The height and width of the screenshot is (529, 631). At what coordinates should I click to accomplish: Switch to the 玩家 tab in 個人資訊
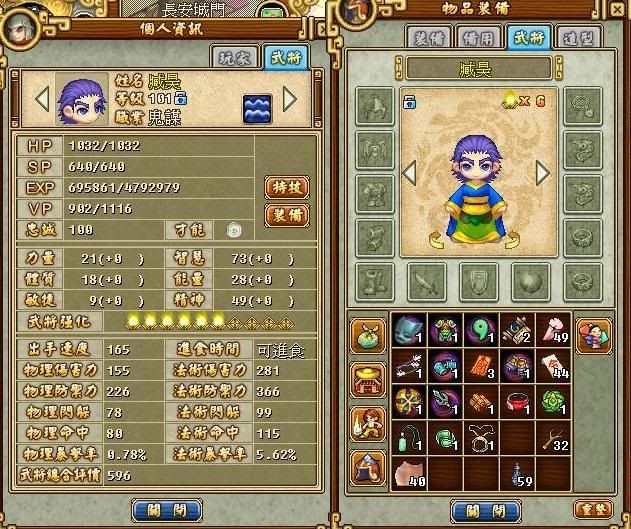(231, 56)
